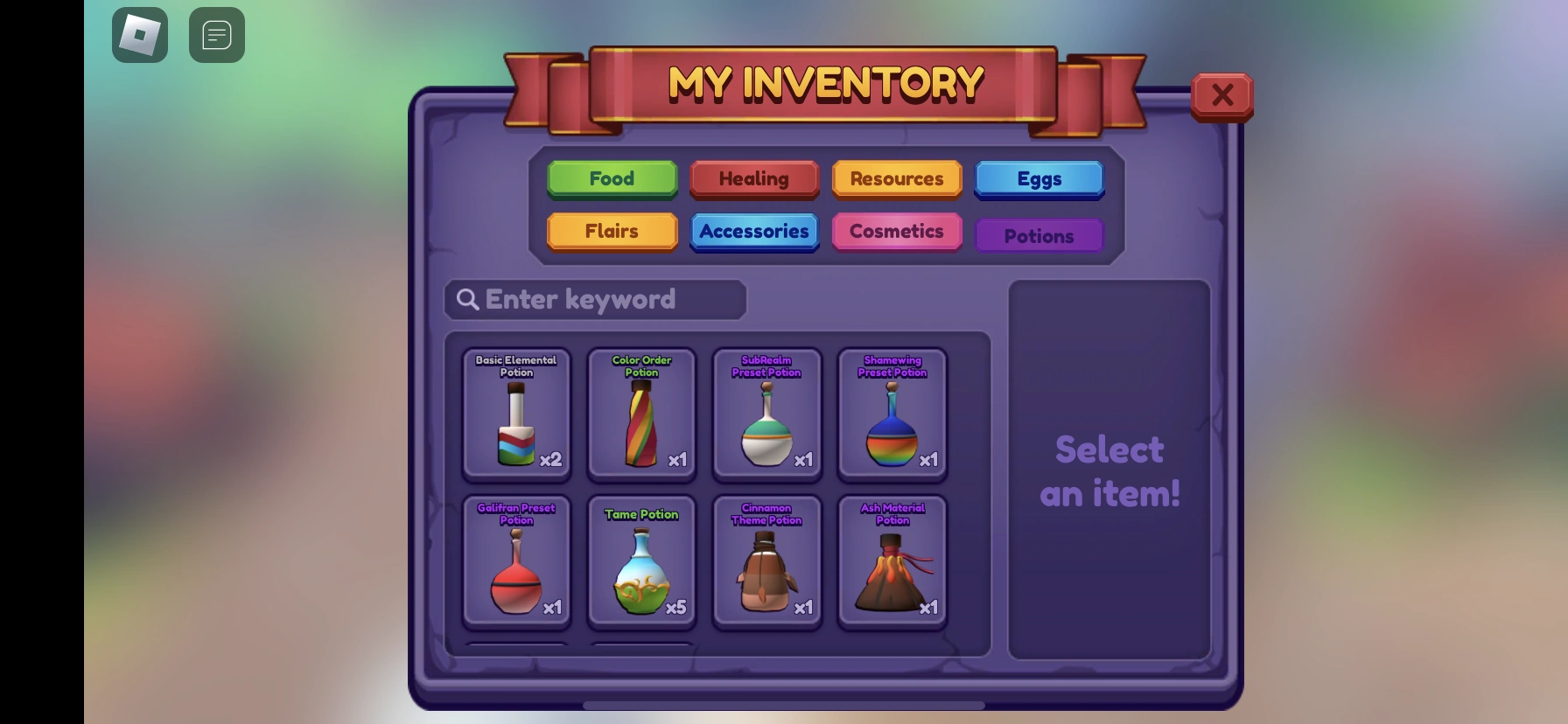Show Accessories items
This screenshot has width=1568, height=724.
coord(753,231)
